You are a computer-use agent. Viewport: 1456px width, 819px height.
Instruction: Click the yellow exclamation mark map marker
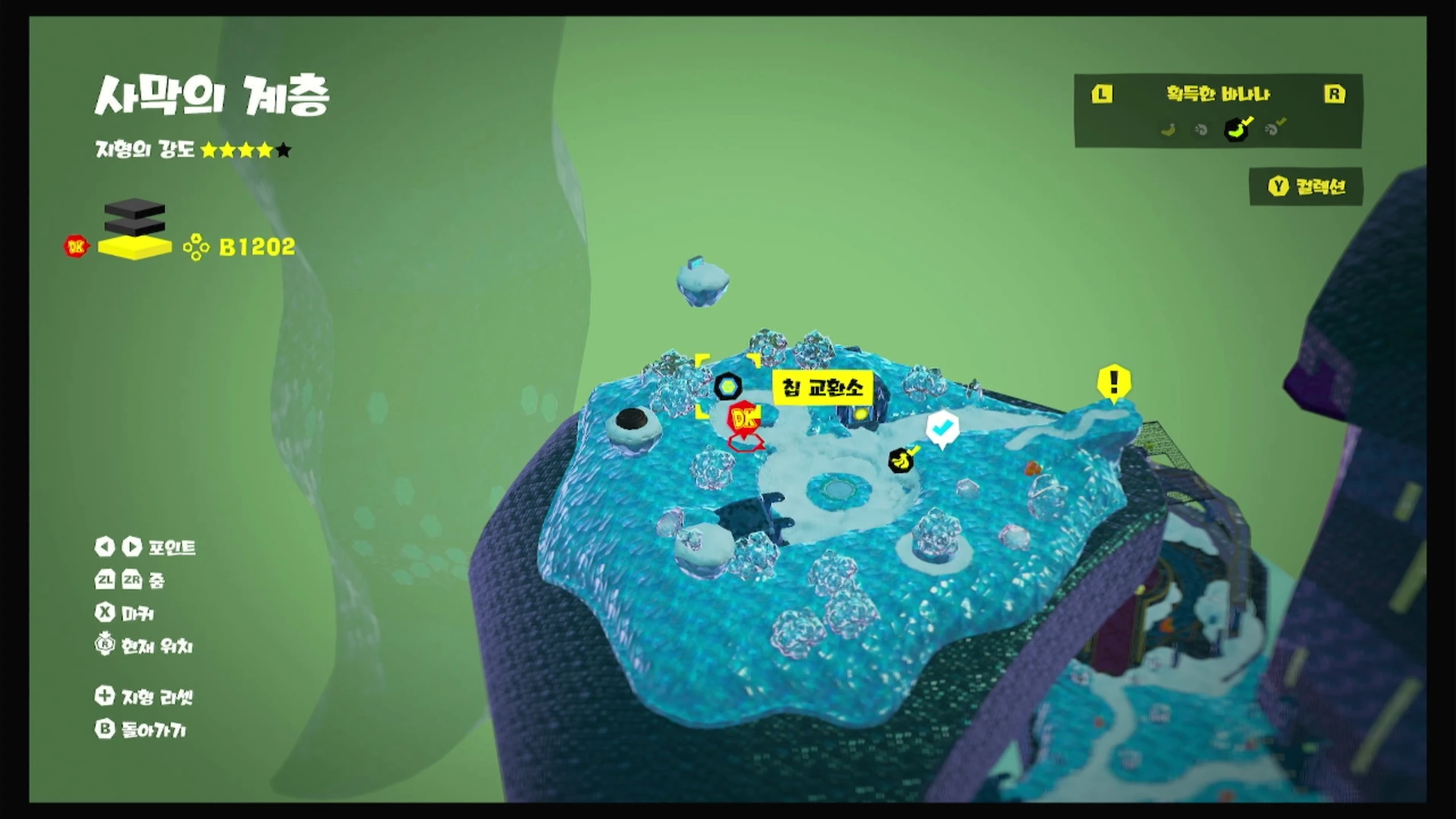(x=1114, y=382)
